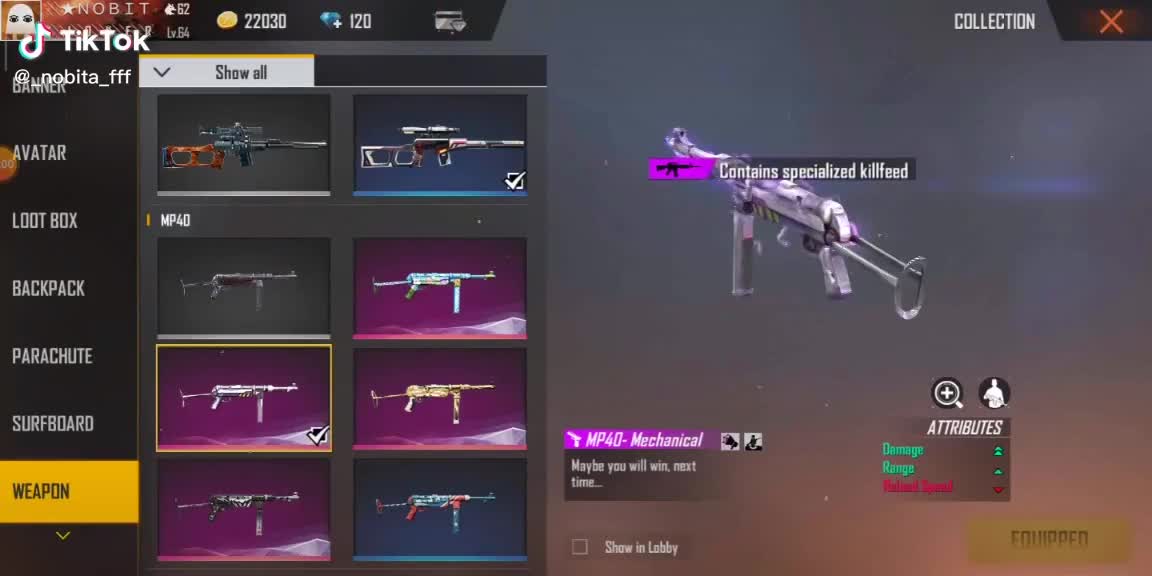The image size is (1152, 576).
Task: Choose the red and teal MP40 skin
Action: point(439,506)
